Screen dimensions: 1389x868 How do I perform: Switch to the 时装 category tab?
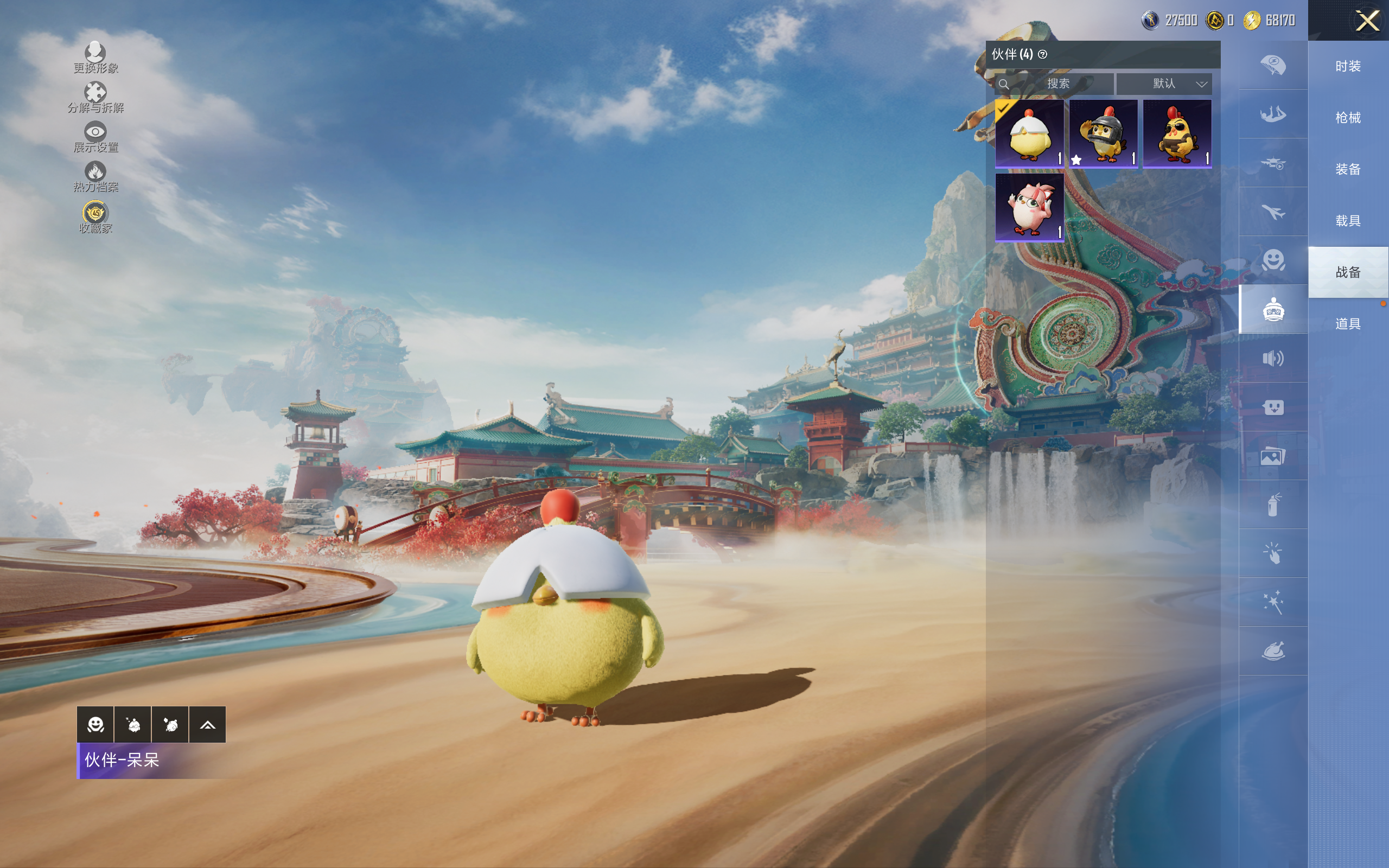(x=1348, y=66)
